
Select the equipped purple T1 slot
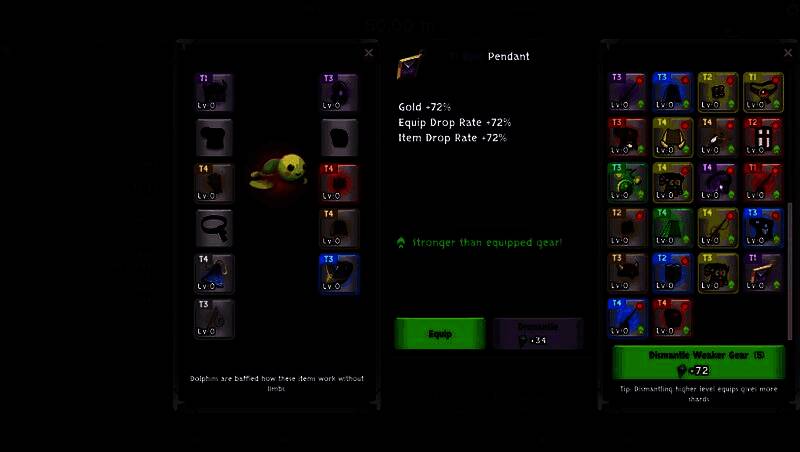[x=215, y=93]
